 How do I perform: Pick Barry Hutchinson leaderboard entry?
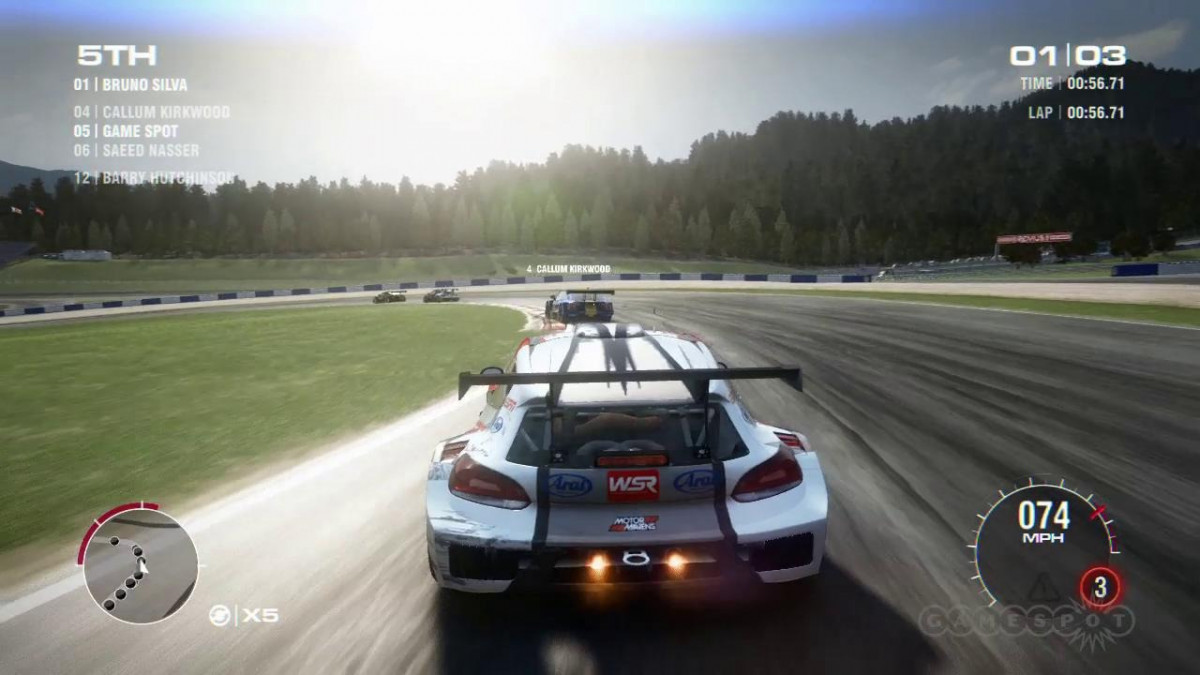(x=154, y=178)
